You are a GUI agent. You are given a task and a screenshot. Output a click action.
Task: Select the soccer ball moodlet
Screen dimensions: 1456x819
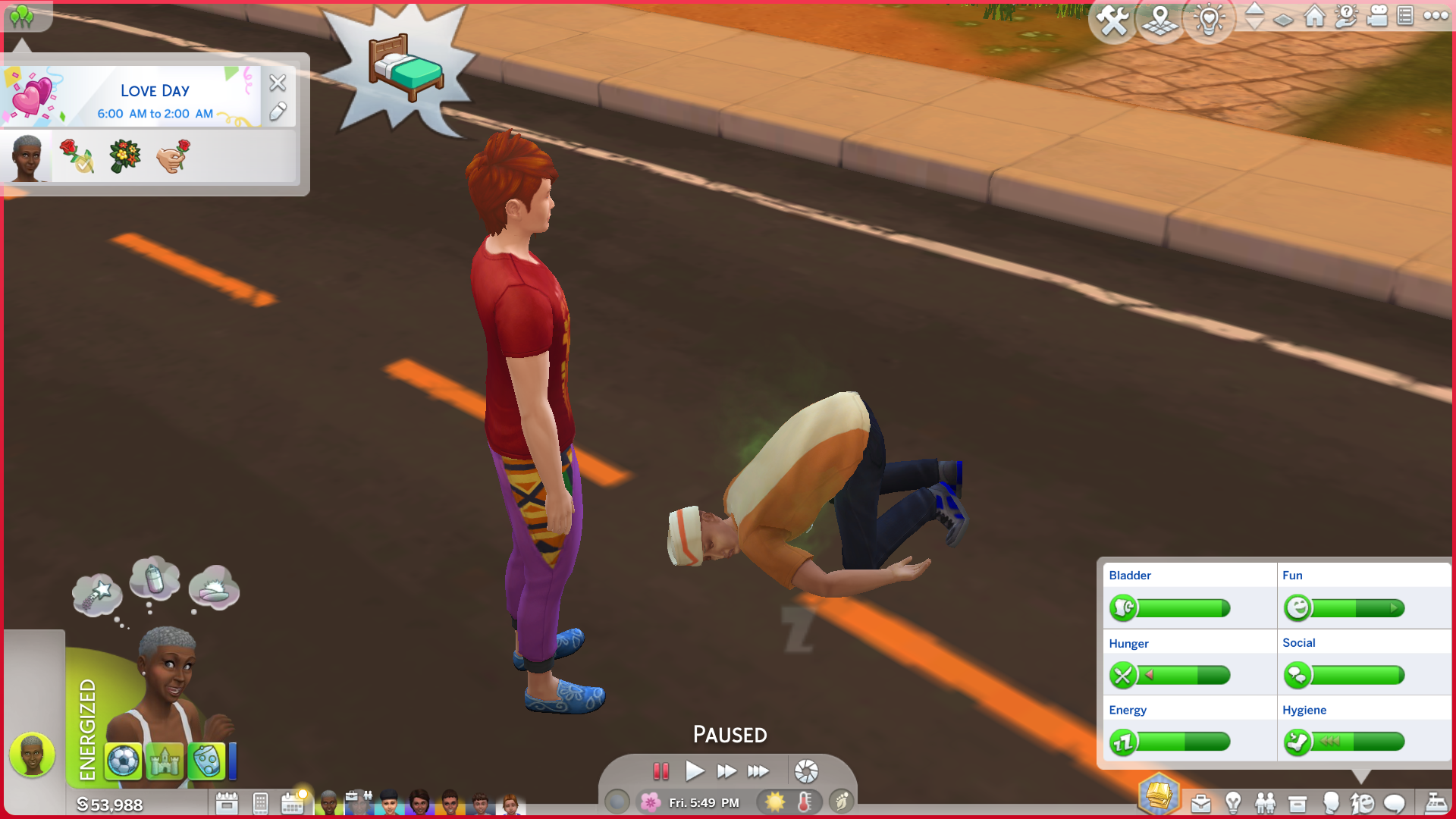(123, 761)
